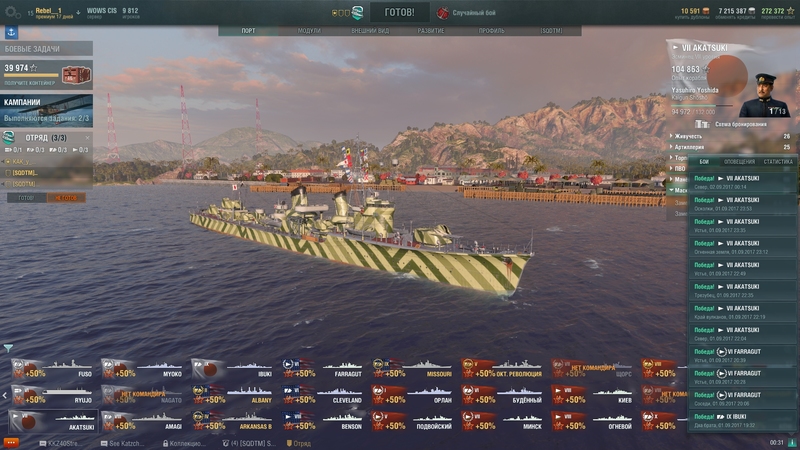Go to the РАЗВИТИЕ tab
The height and width of the screenshot is (450, 800).
(431, 31)
